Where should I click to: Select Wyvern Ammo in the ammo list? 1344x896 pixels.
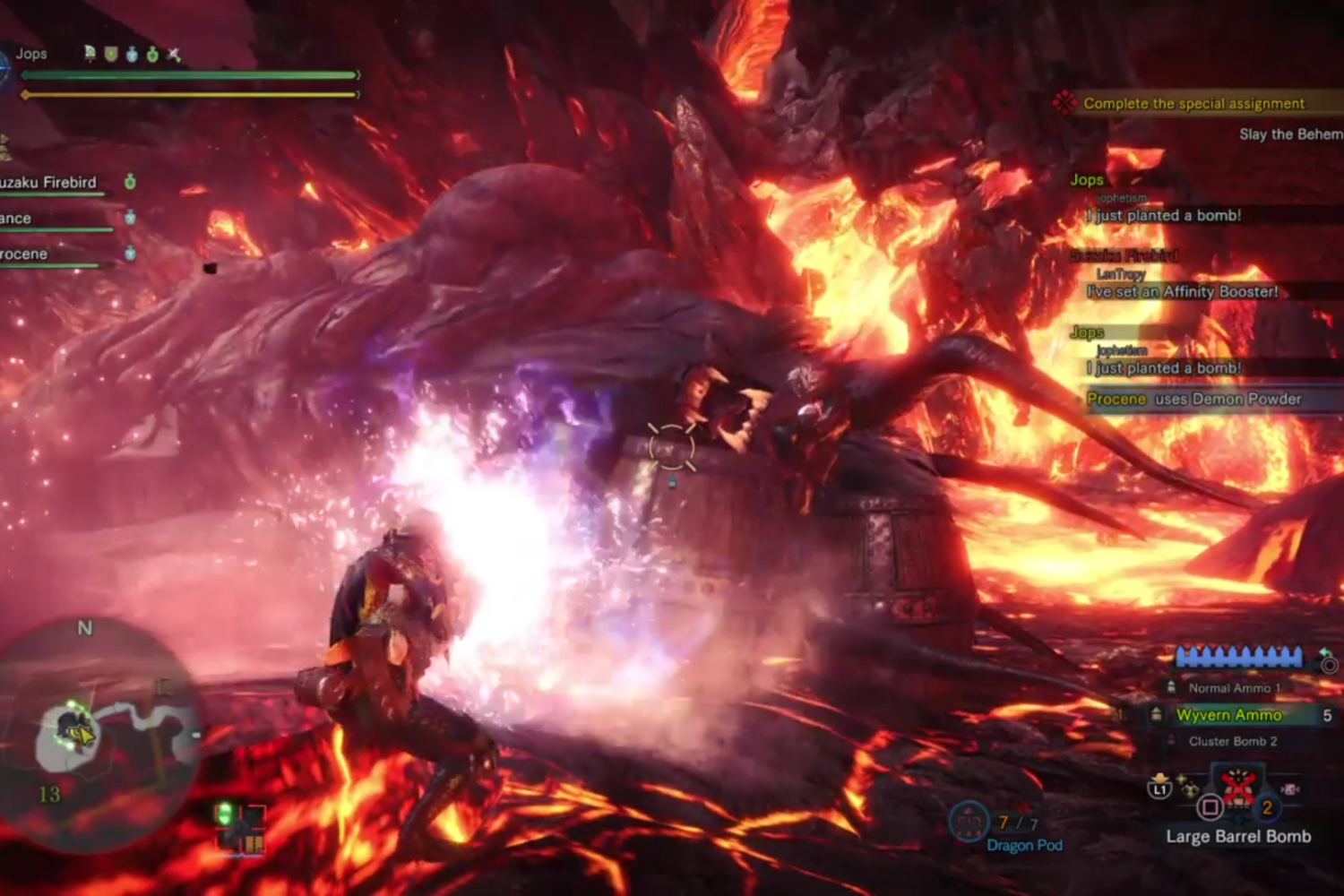click(1228, 714)
